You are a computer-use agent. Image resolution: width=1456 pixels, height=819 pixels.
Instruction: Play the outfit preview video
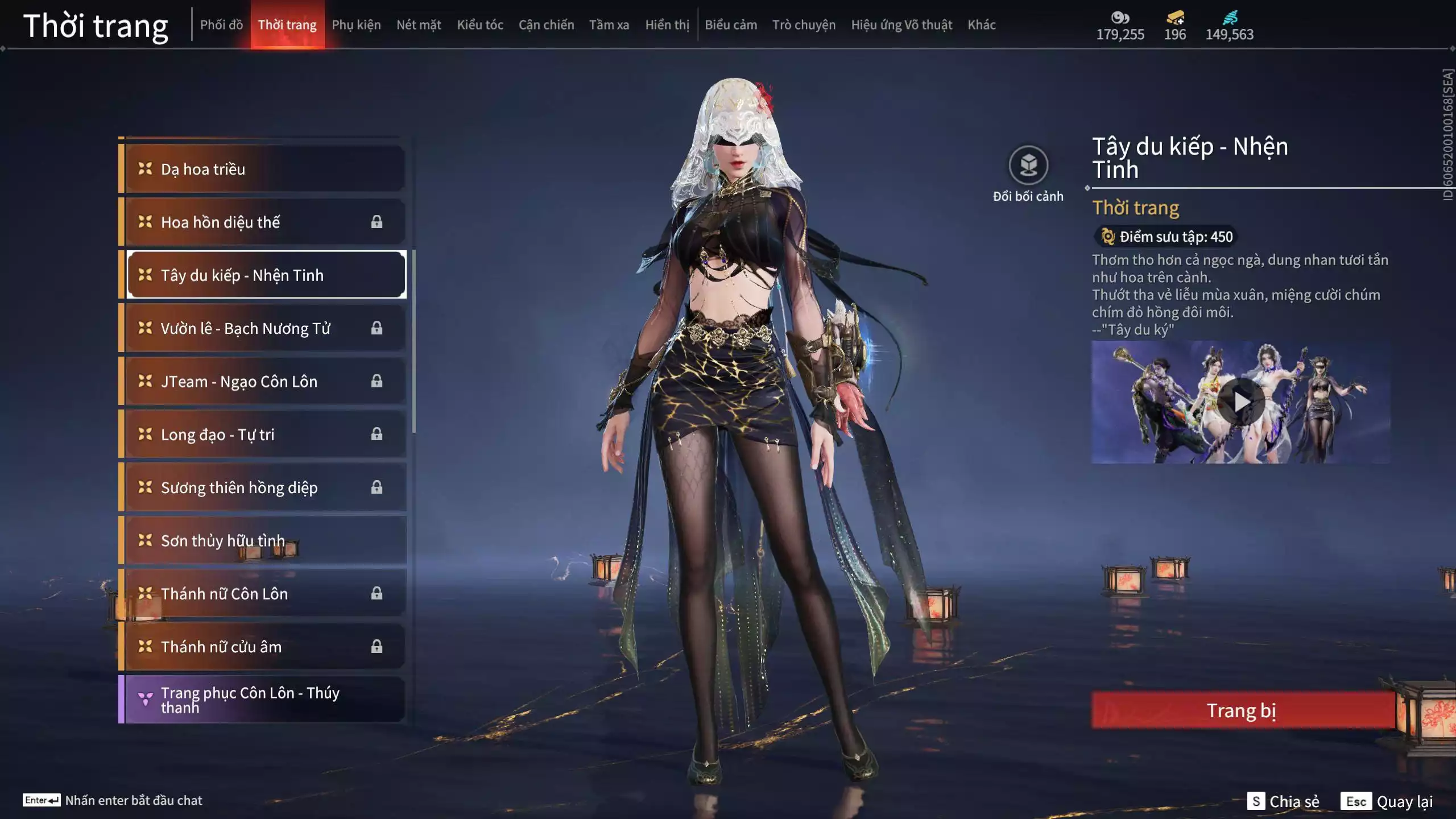coord(1241,402)
